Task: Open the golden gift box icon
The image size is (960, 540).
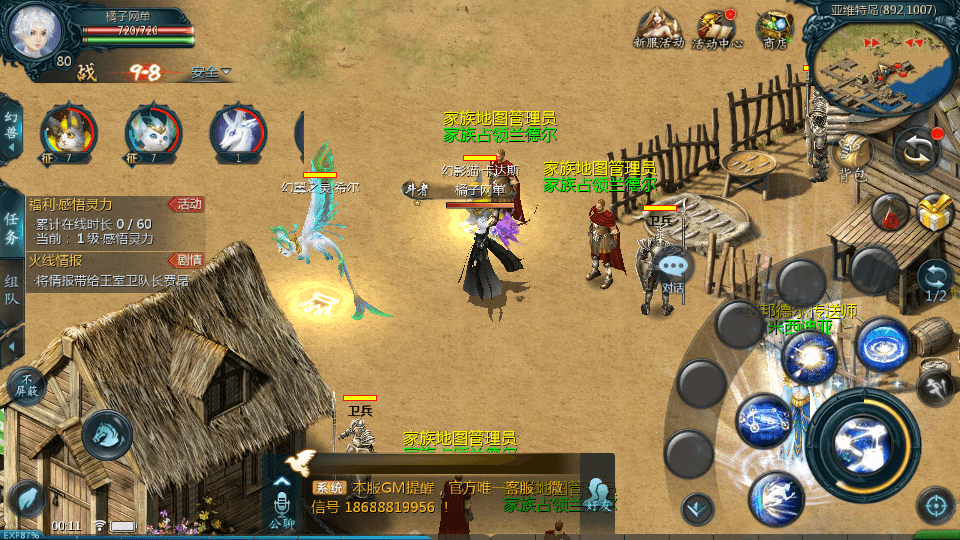Action: pos(935,212)
